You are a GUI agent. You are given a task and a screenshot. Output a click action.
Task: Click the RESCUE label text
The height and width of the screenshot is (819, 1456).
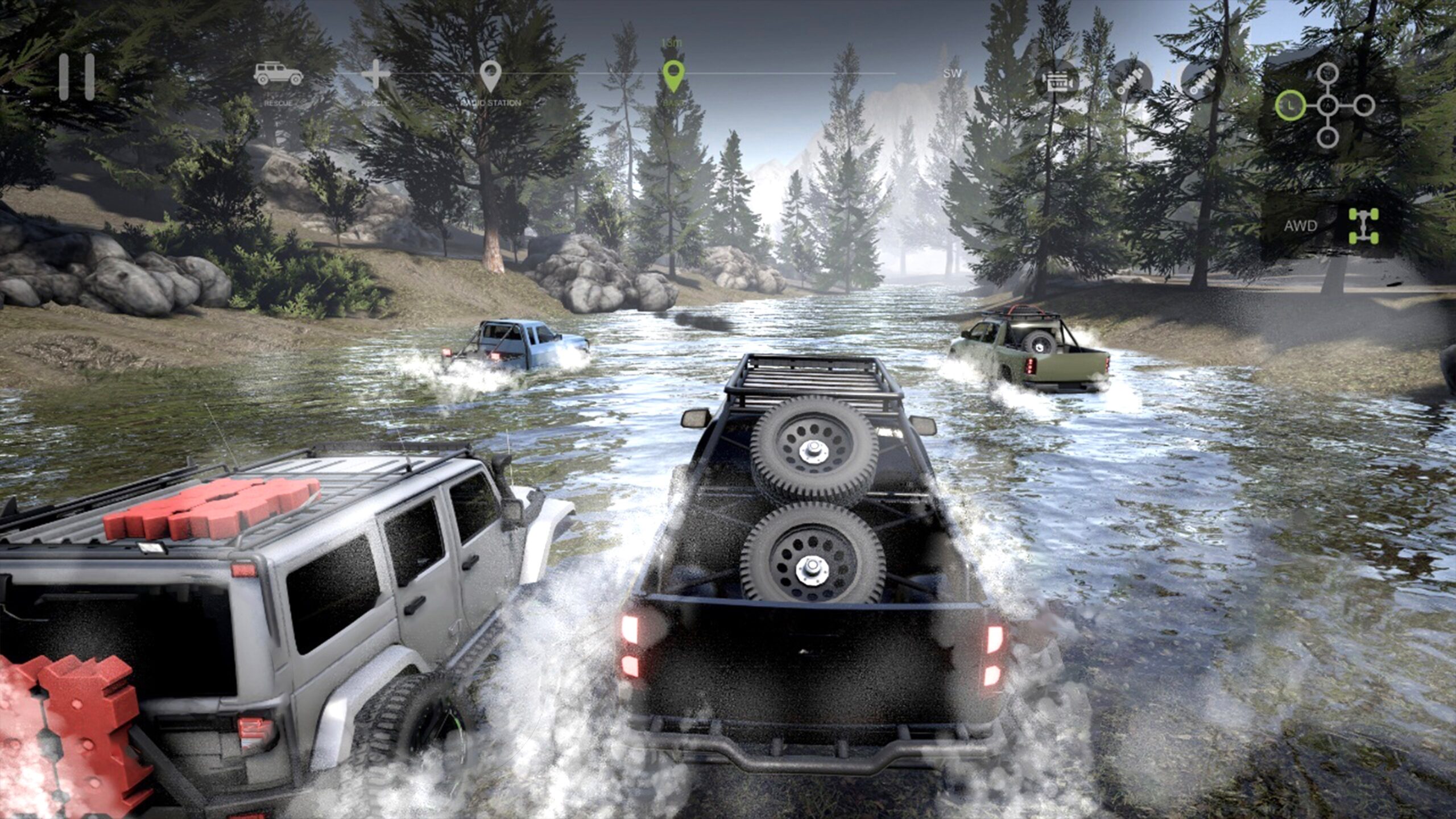click(x=279, y=105)
